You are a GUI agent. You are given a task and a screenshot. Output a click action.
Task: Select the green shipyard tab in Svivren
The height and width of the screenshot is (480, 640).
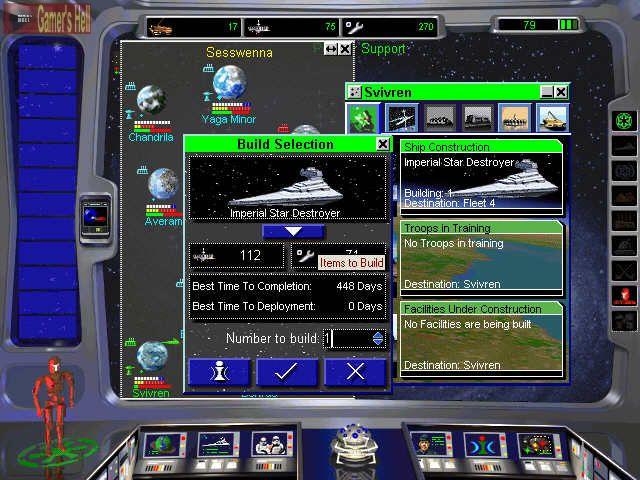362,118
